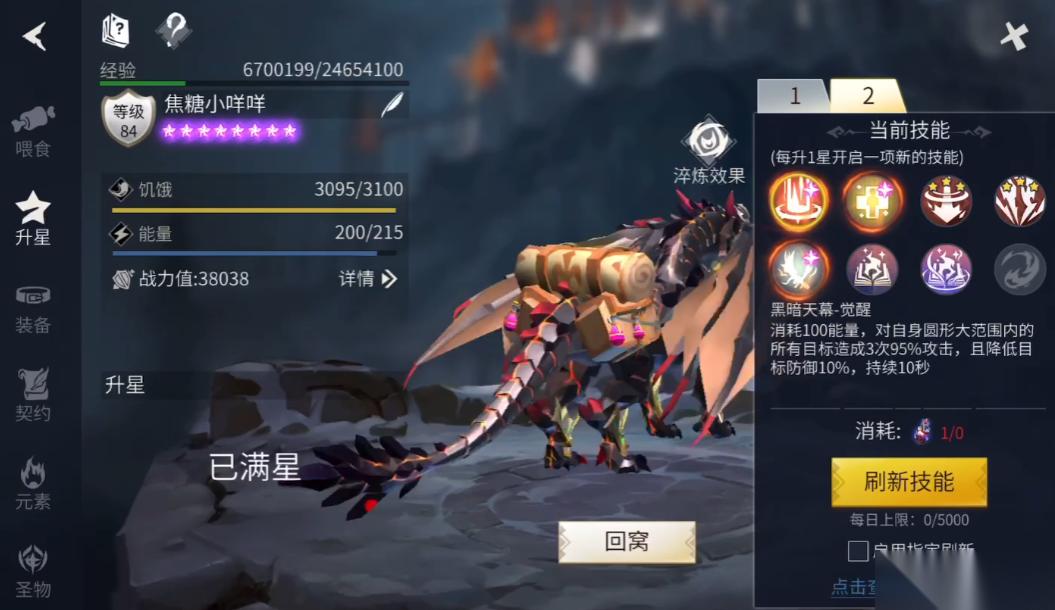
Task: Open the 圣物 relic menu
Action: [x=33, y=570]
